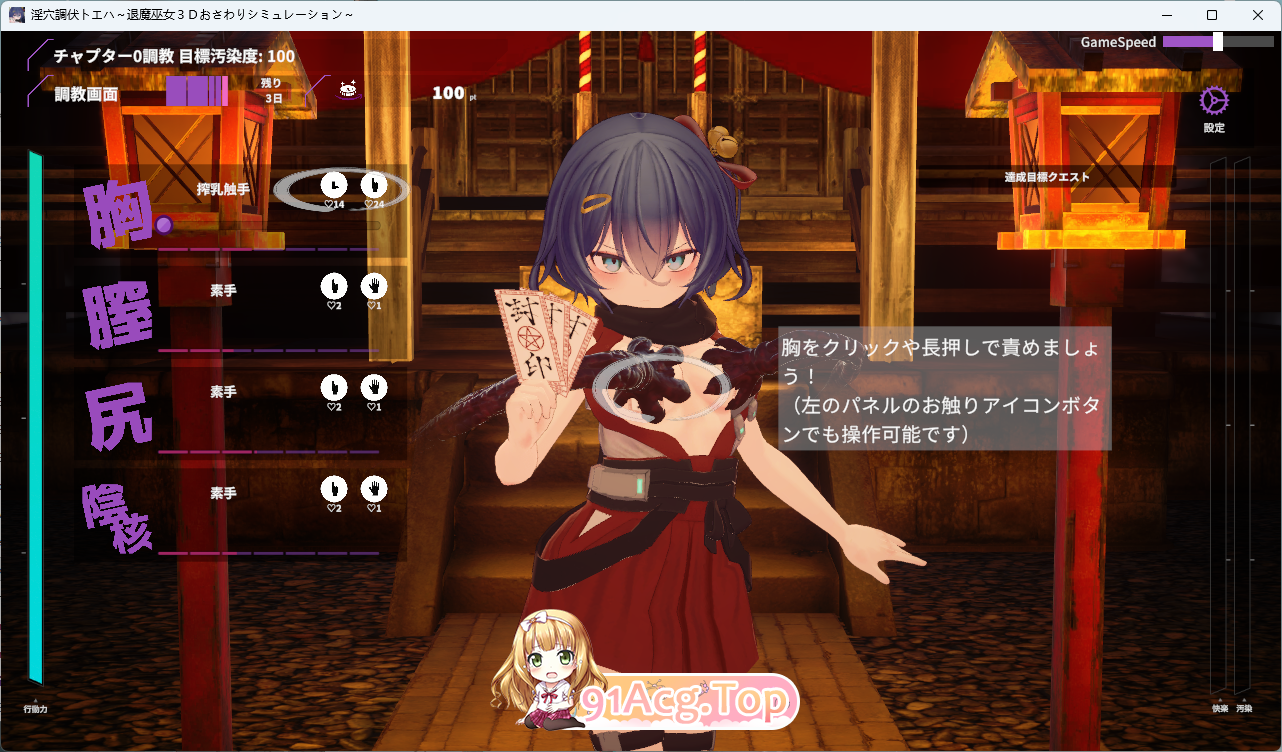Tap the 膣 row poke finger icon
This screenshot has height=752, width=1282.
[x=333, y=288]
